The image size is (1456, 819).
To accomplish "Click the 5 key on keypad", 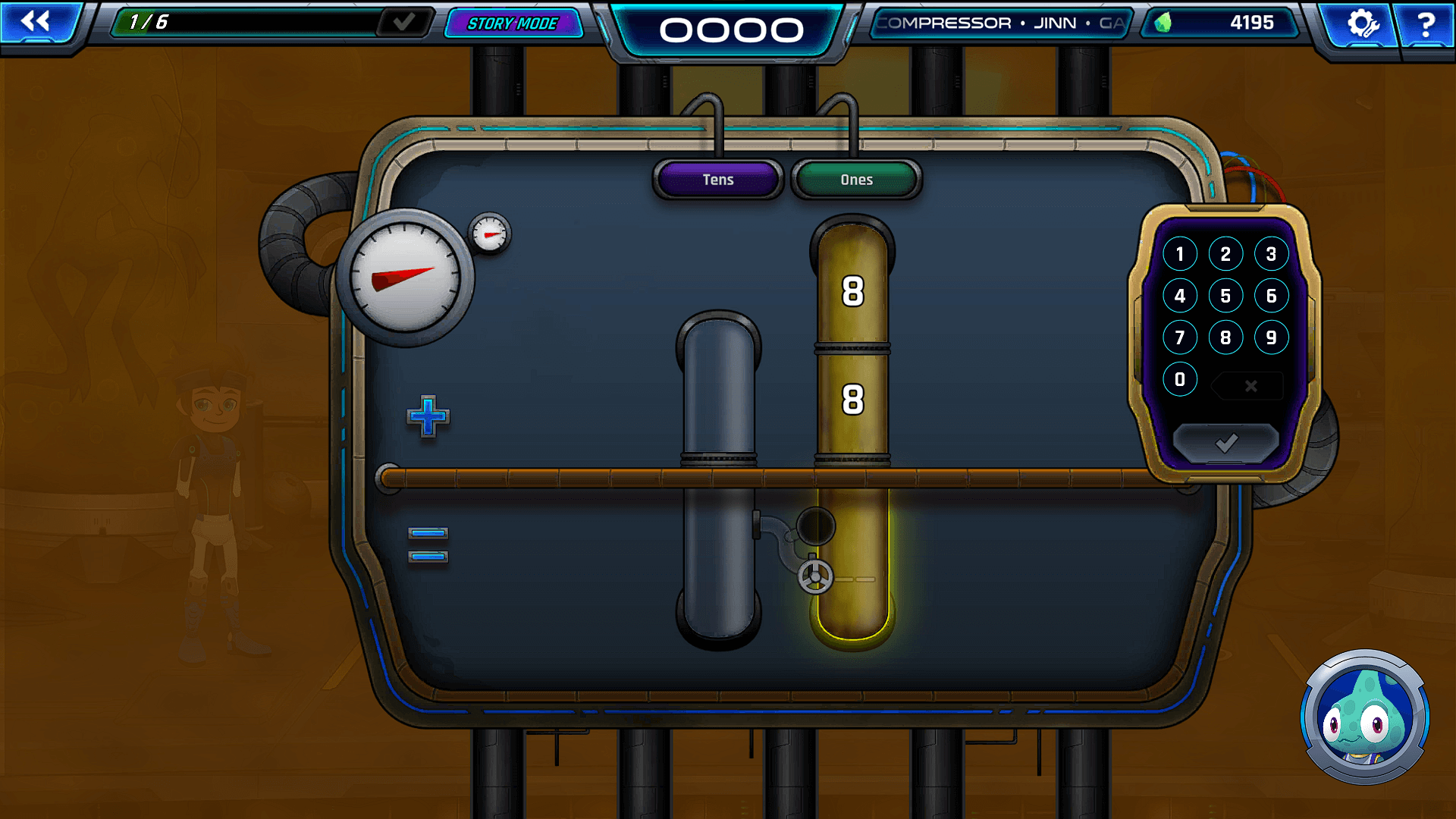I will [1225, 296].
